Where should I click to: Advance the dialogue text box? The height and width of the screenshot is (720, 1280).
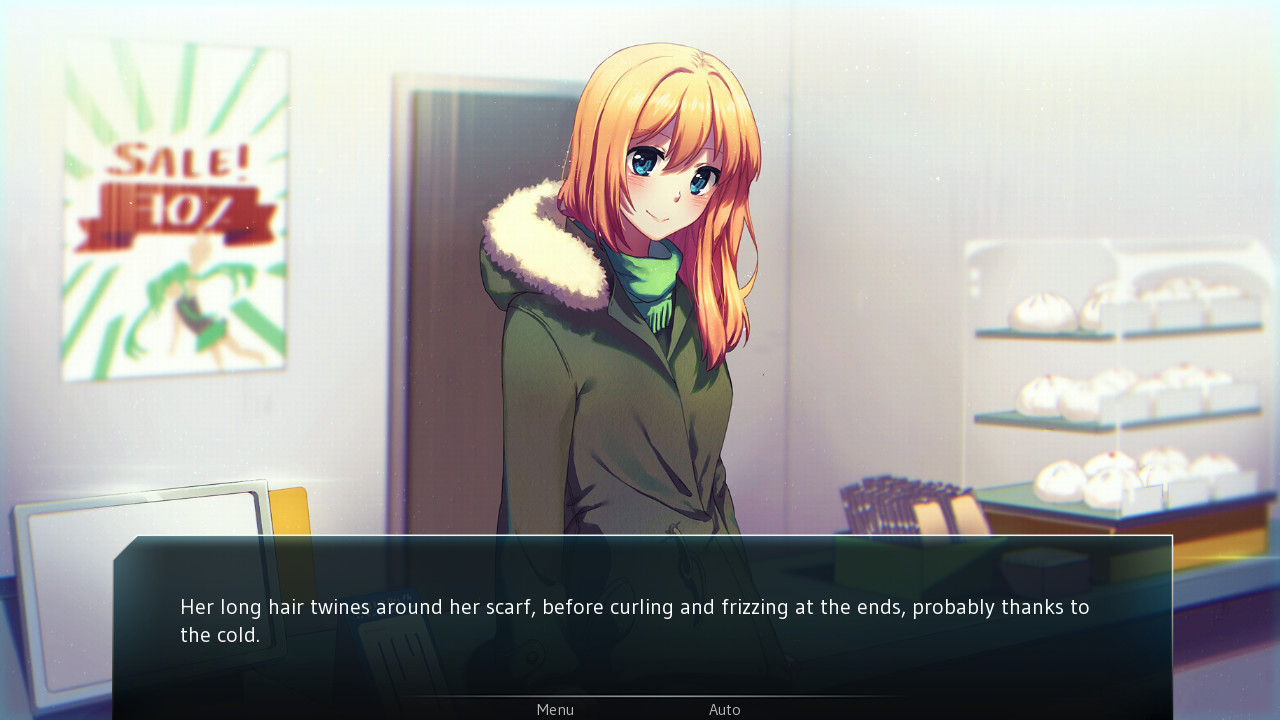[x=640, y=620]
